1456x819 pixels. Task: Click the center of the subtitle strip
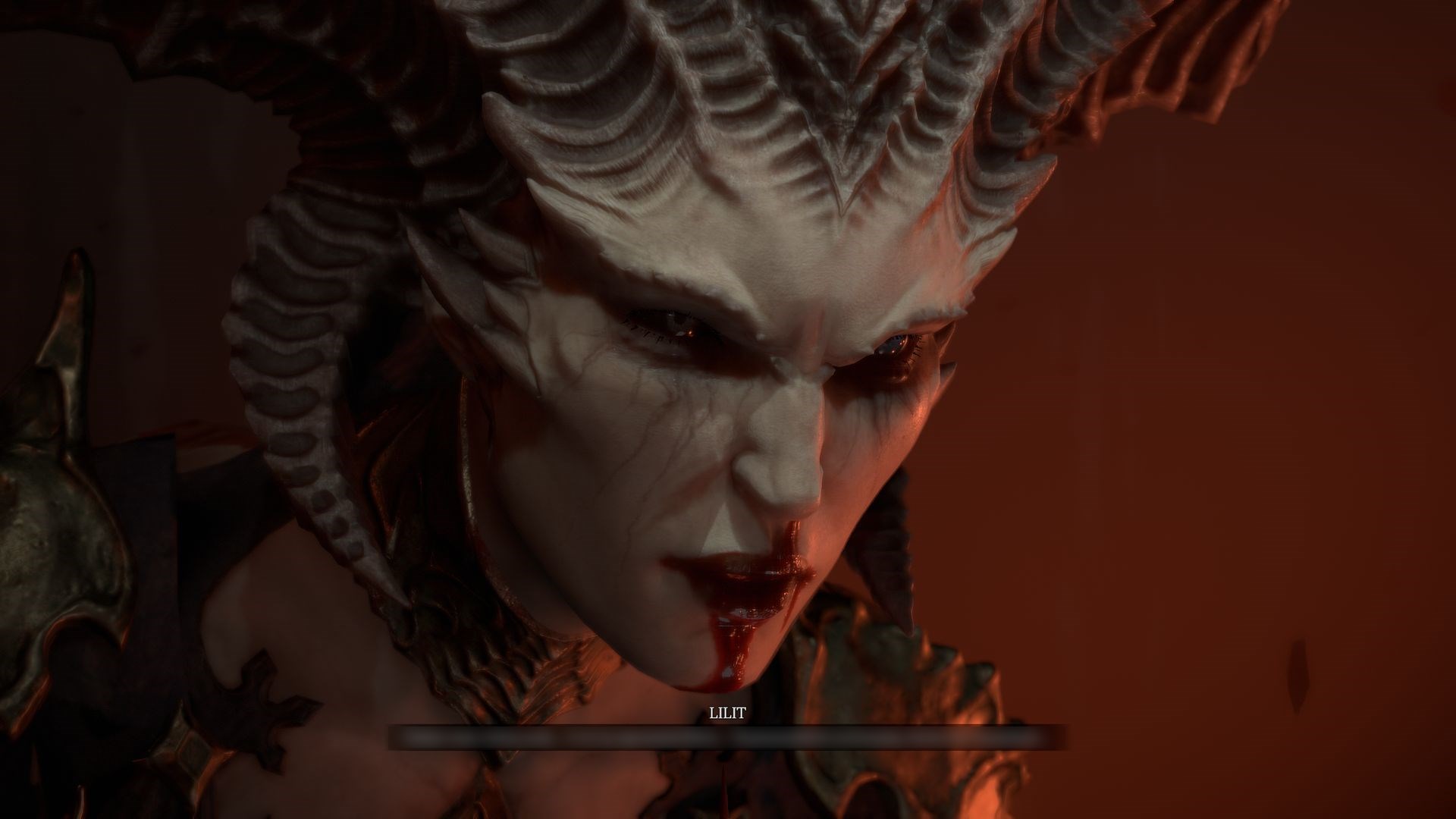728,736
